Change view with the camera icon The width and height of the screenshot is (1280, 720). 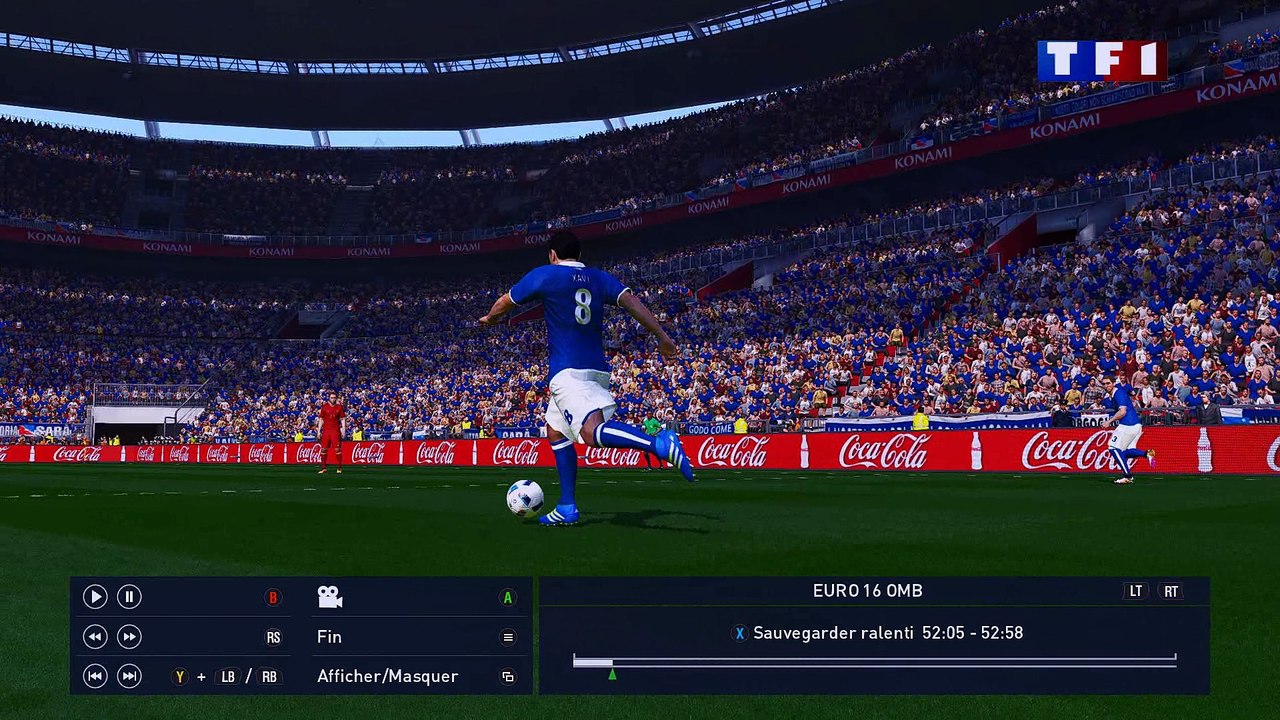click(x=330, y=597)
